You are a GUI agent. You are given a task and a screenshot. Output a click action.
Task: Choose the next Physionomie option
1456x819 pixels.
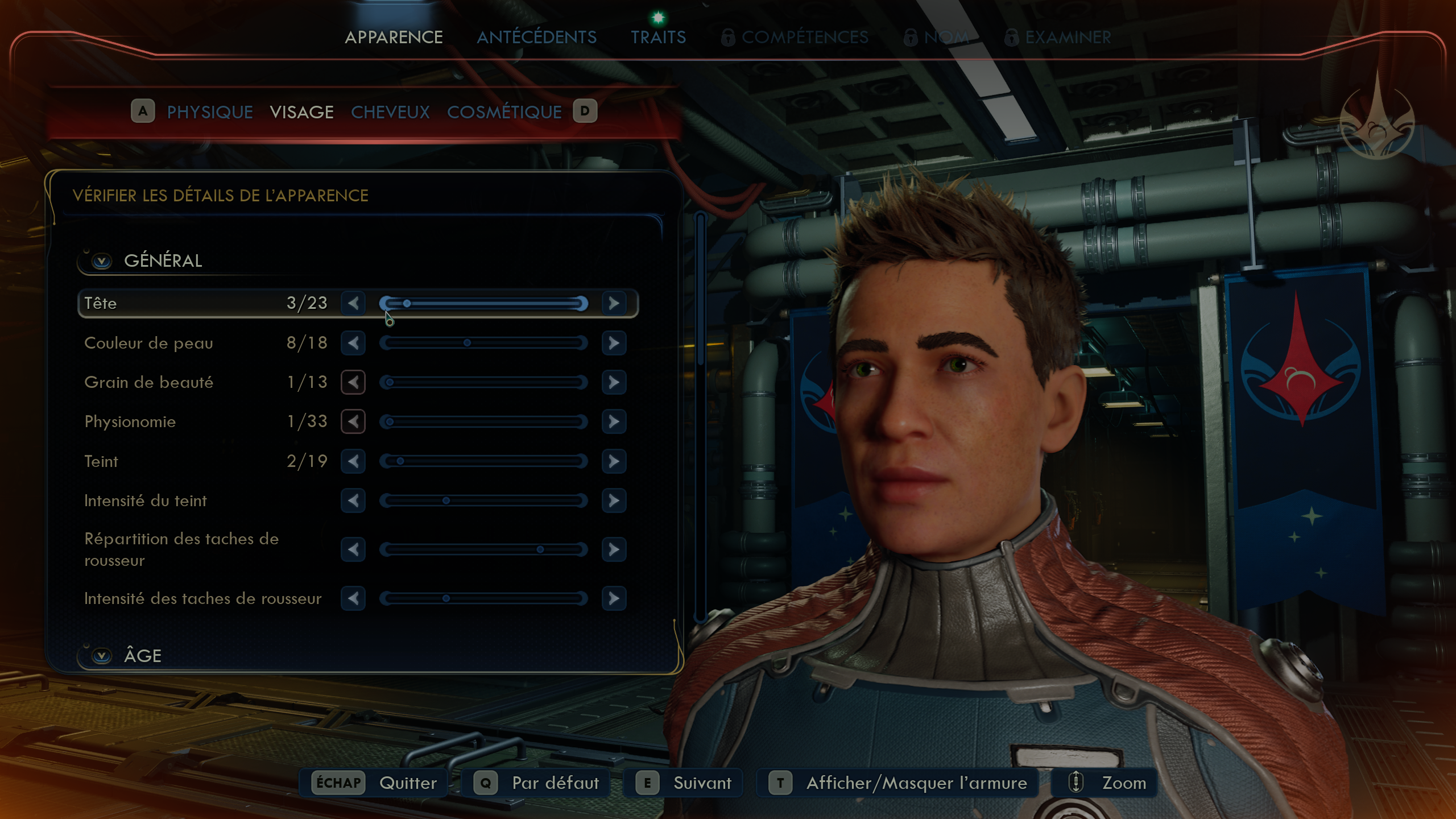614,421
